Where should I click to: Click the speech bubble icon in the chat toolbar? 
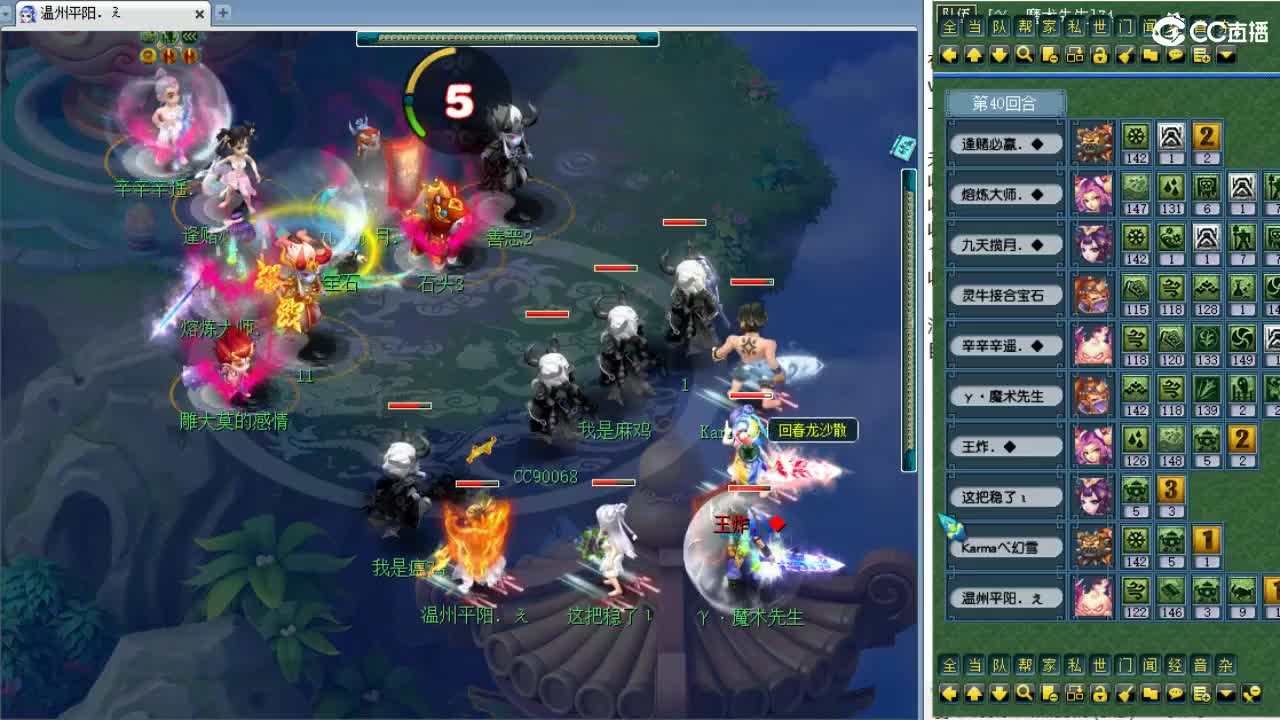1175,56
